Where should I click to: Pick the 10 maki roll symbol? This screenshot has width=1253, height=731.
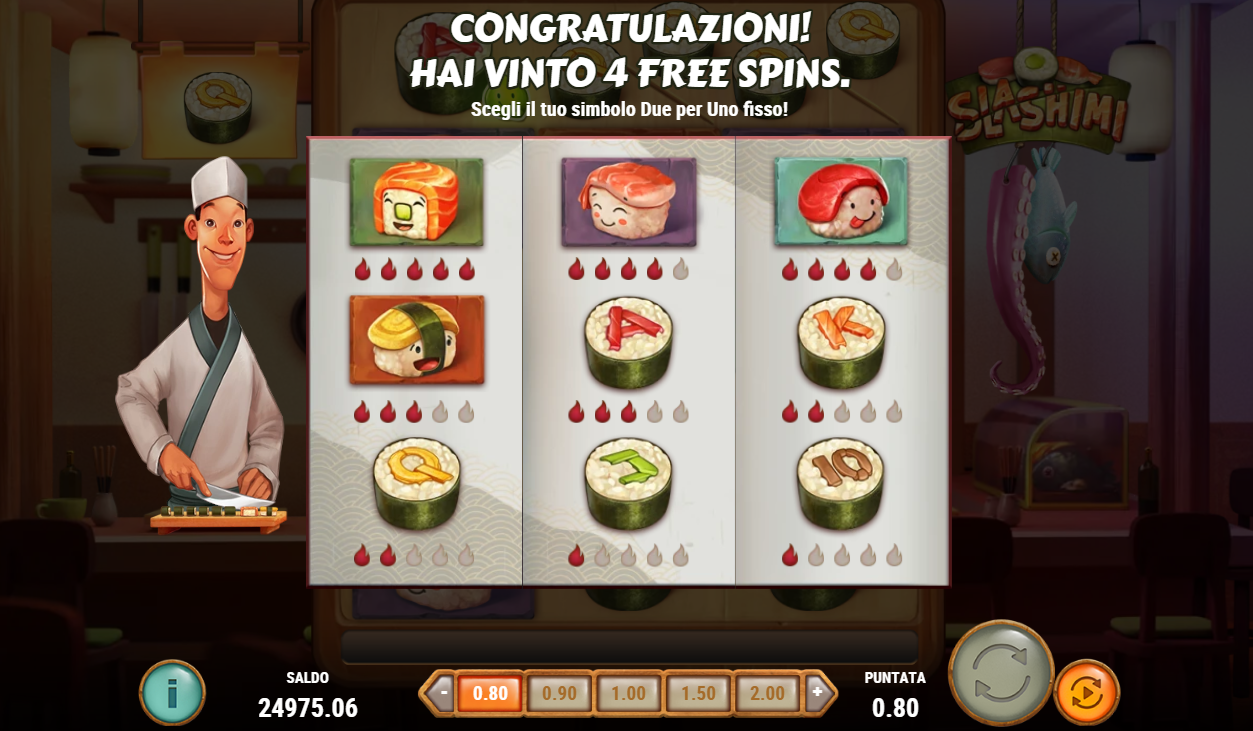tap(841, 483)
